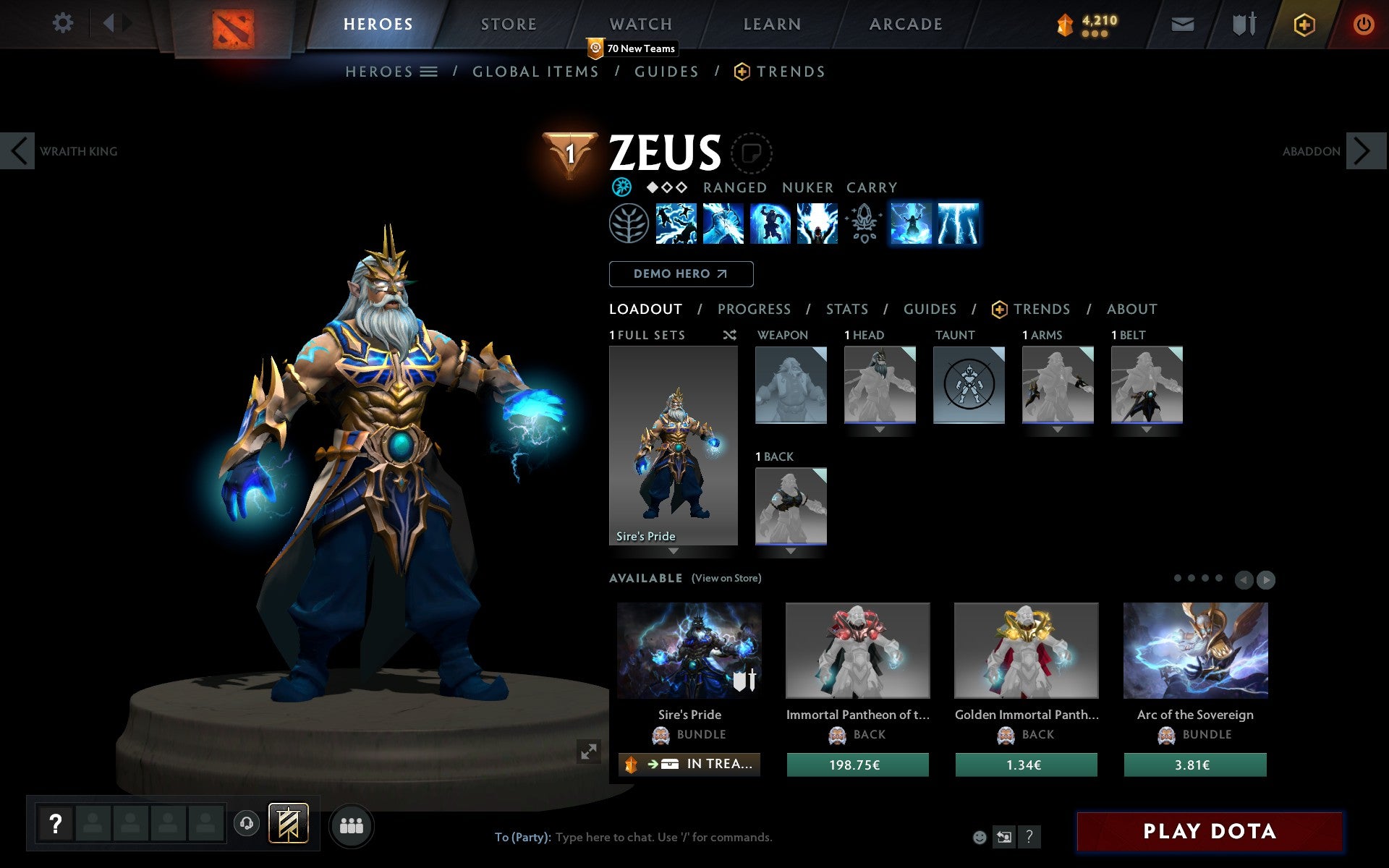This screenshot has height=868, width=1389.
Task: Toggle the shuffle full sets option
Action: click(729, 335)
